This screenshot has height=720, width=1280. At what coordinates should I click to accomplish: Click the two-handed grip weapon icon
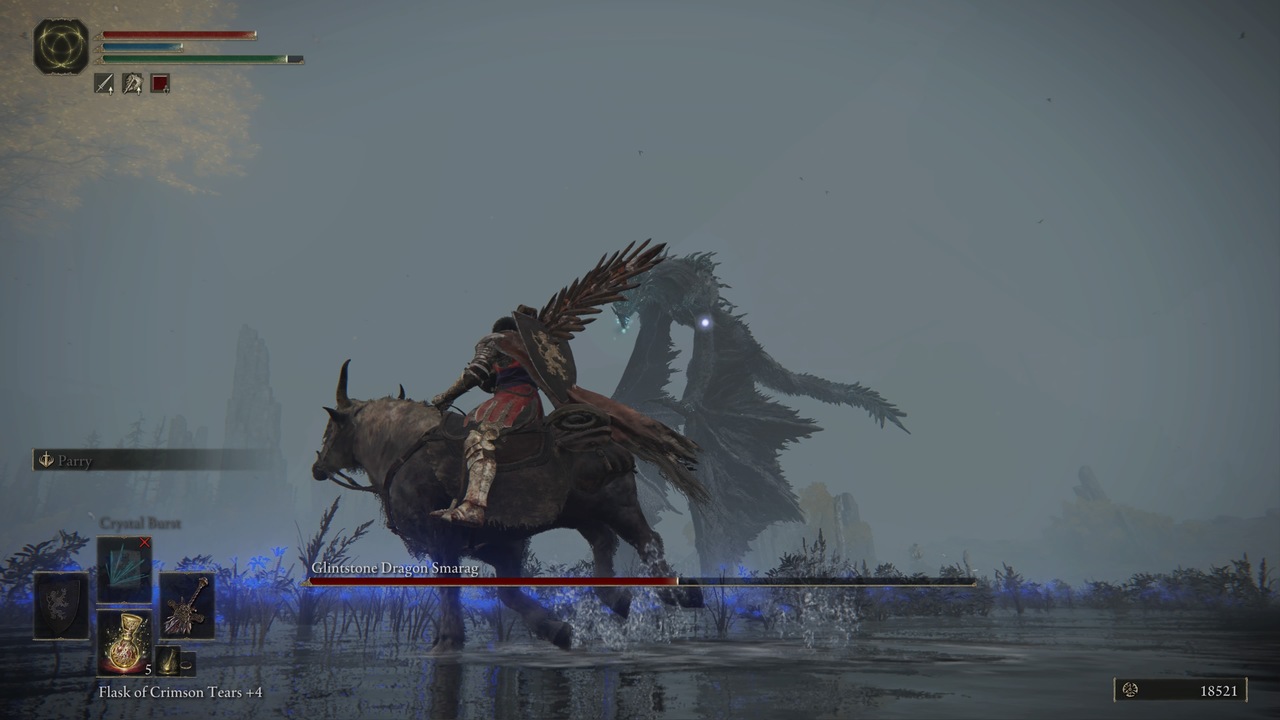click(132, 84)
